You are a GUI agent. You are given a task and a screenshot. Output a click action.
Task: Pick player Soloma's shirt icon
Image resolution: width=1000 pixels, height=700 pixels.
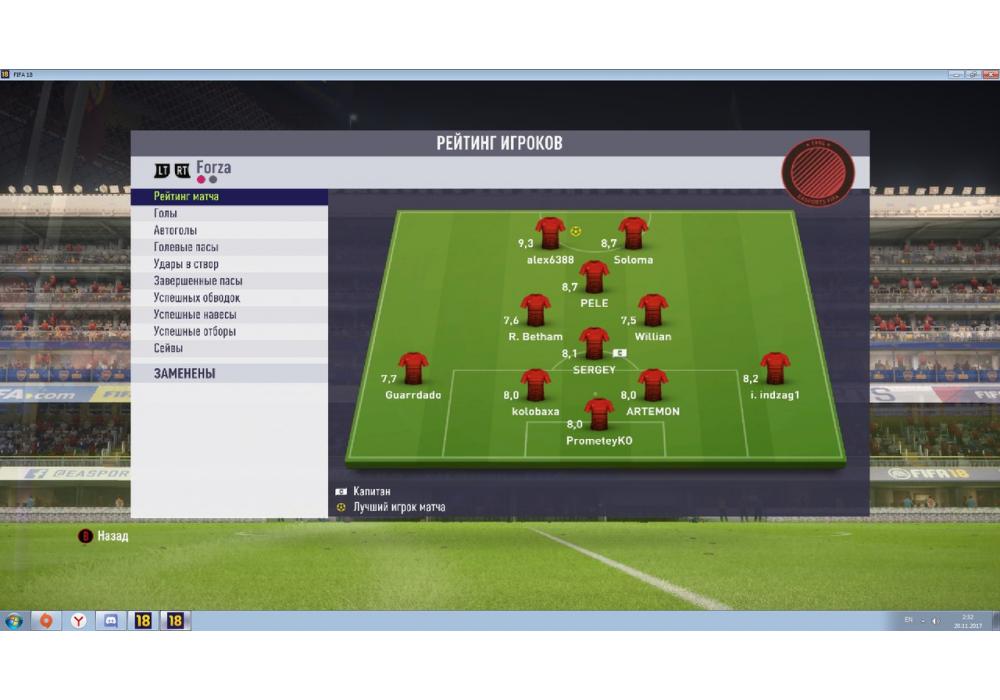(633, 233)
